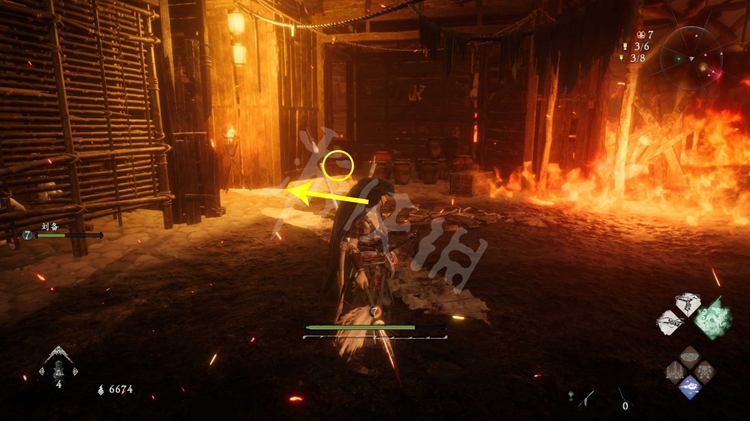Open the circular radar minimap

pos(699,53)
